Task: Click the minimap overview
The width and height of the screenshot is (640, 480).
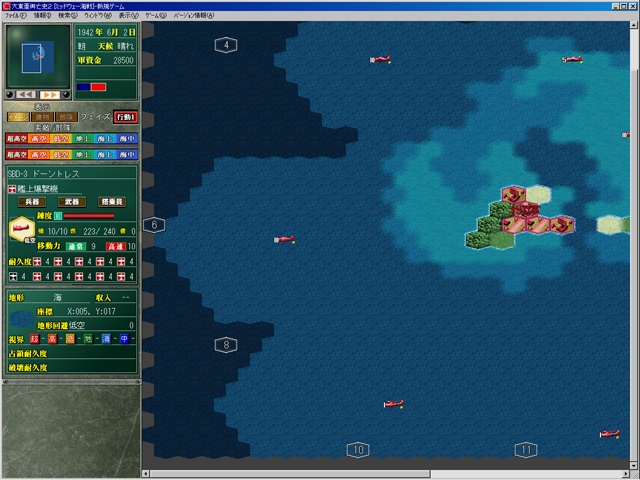Action: [37, 57]
